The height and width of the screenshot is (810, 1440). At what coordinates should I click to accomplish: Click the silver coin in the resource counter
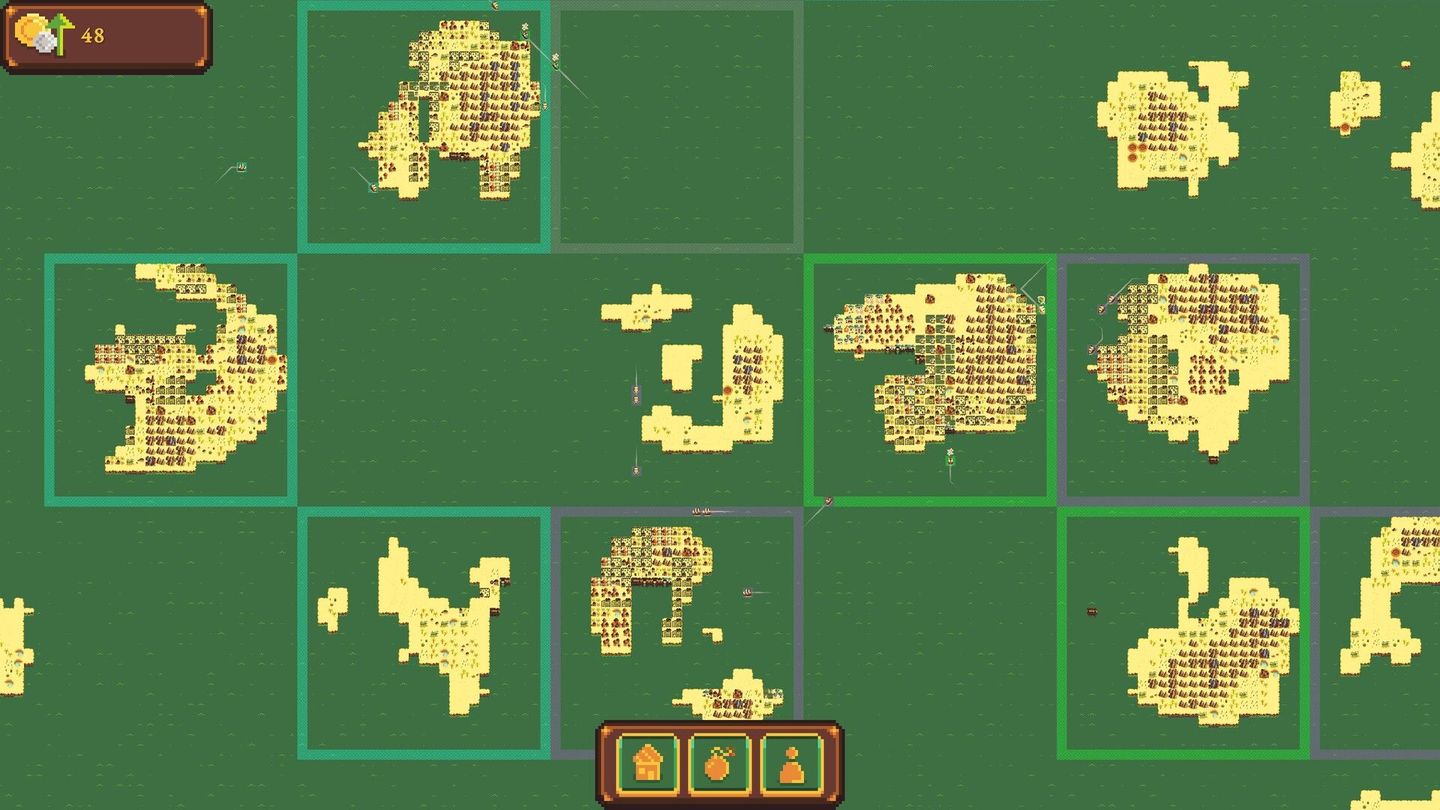(45, 42)
